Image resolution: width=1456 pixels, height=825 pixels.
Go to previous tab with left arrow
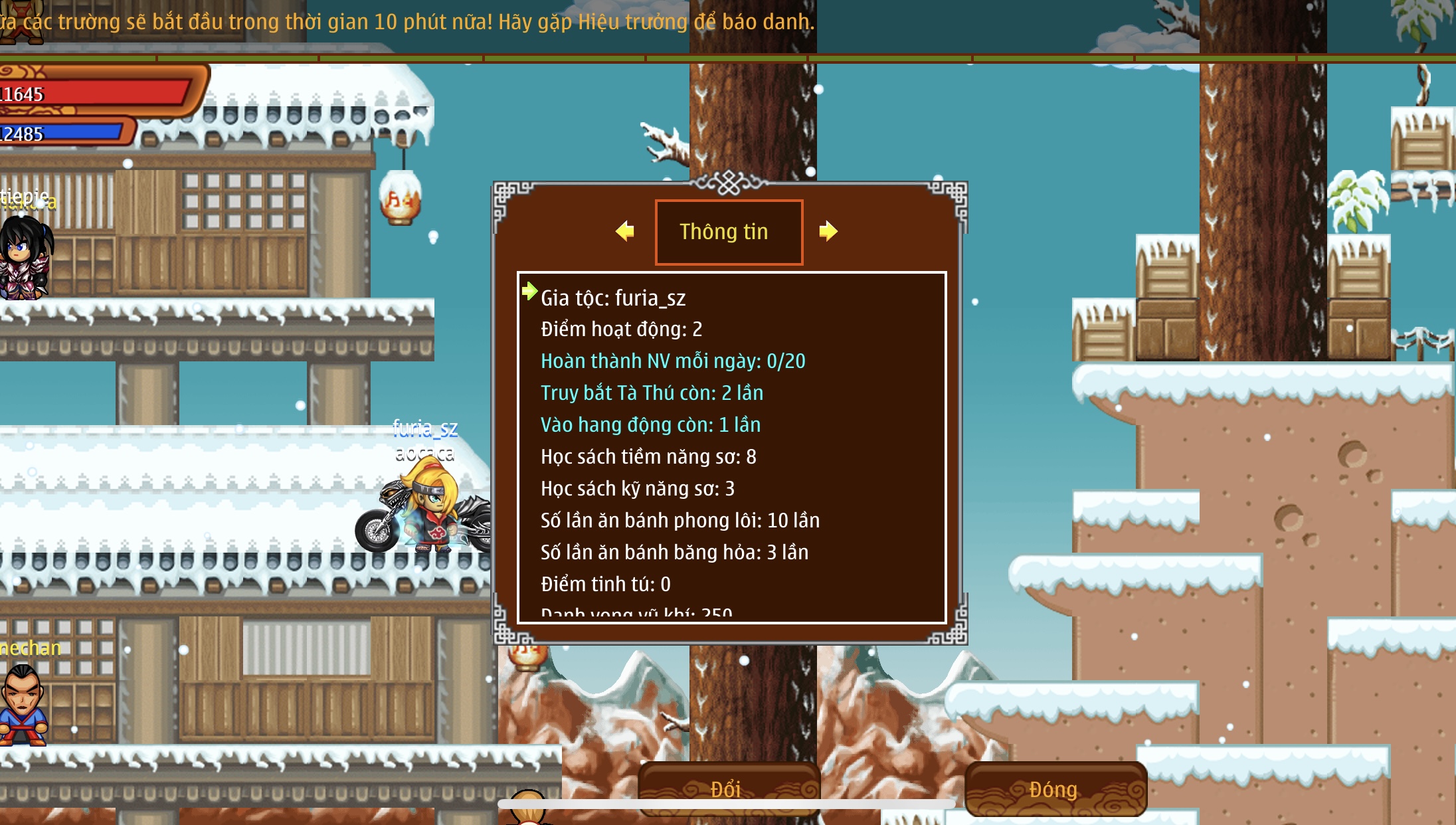pos(625,231)
